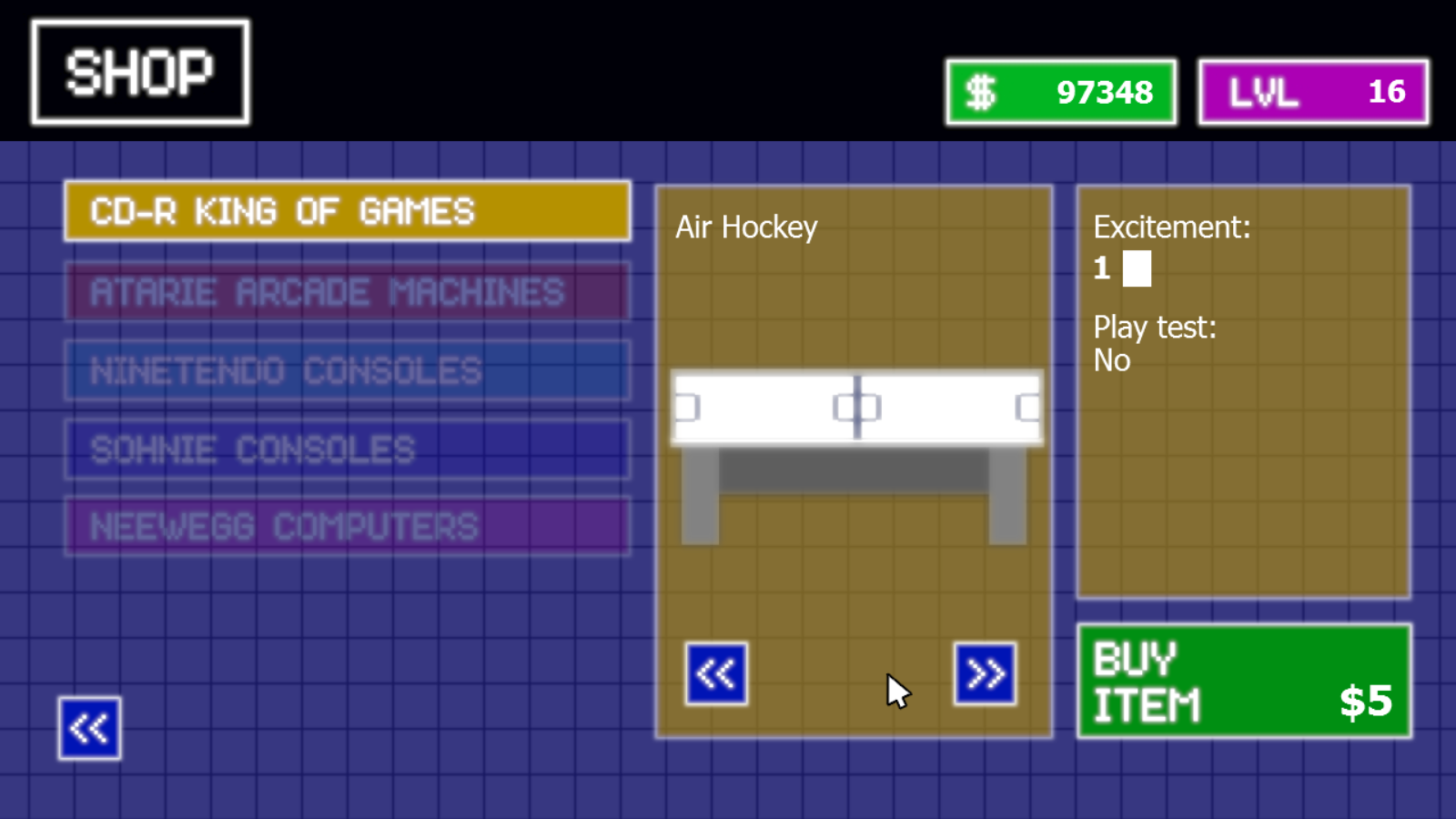Image resolution: width=1456 pixels, height=819 pixels.
Task: Open the next item with the double-right chevron
Action: point(984,673)
